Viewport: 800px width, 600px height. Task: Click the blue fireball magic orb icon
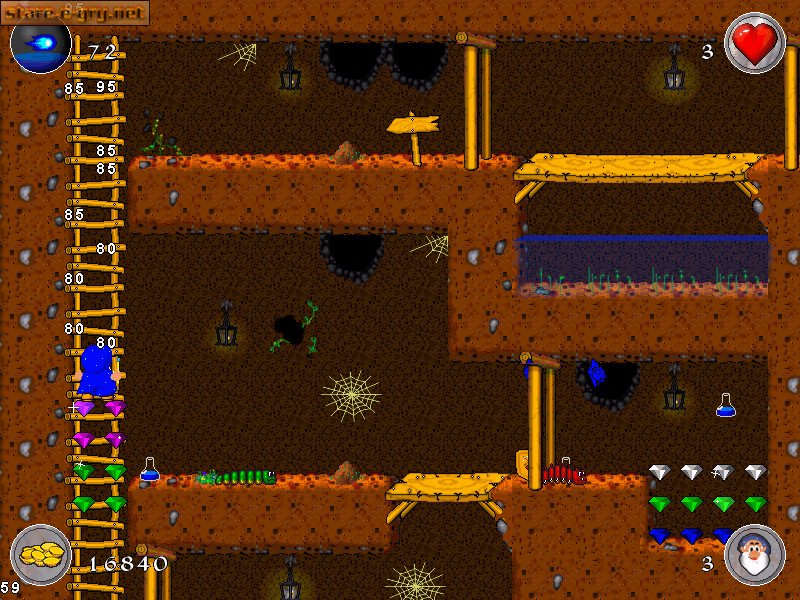pyautogui.click(x=40, y=44)
